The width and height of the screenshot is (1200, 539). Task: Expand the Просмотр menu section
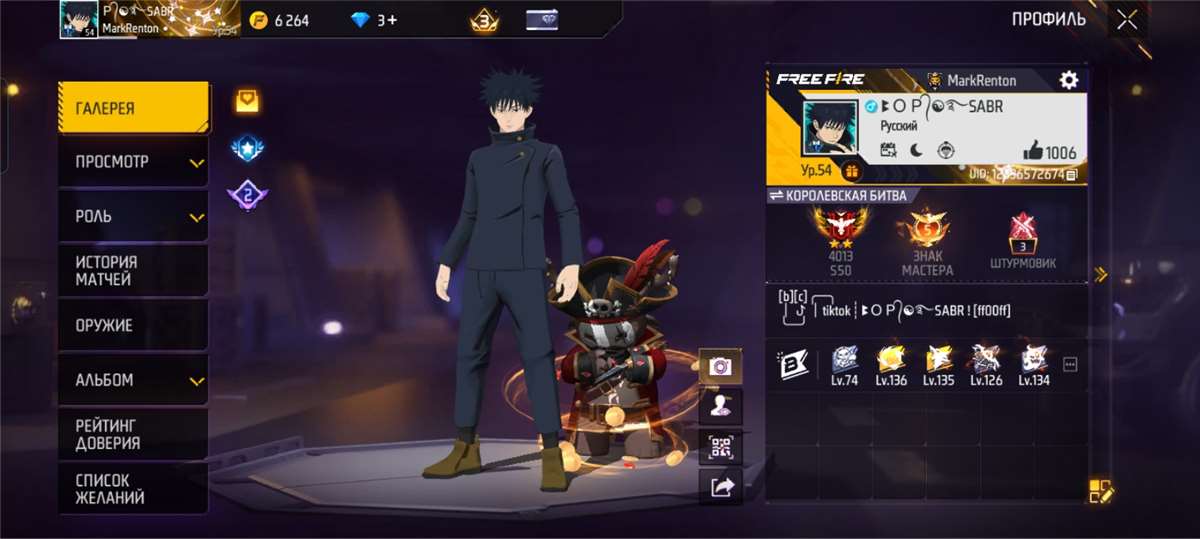133,162
